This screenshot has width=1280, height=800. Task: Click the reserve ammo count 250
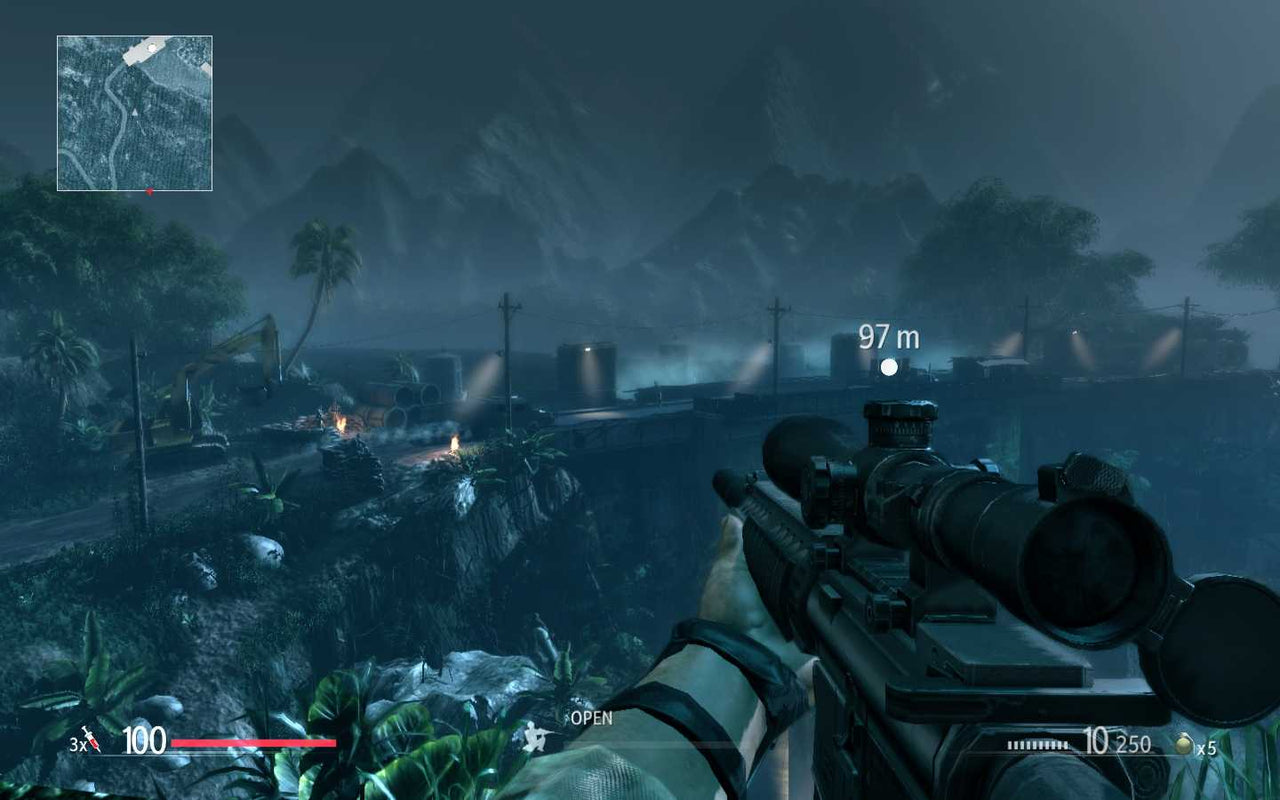[1135, 744]
